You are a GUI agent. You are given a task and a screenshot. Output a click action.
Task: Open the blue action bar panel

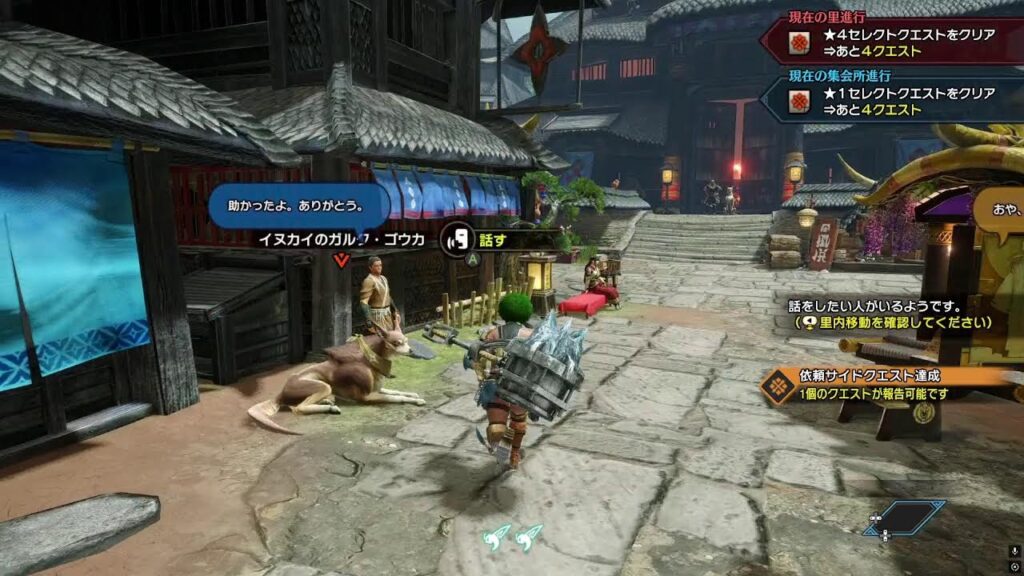click(906, 517)
